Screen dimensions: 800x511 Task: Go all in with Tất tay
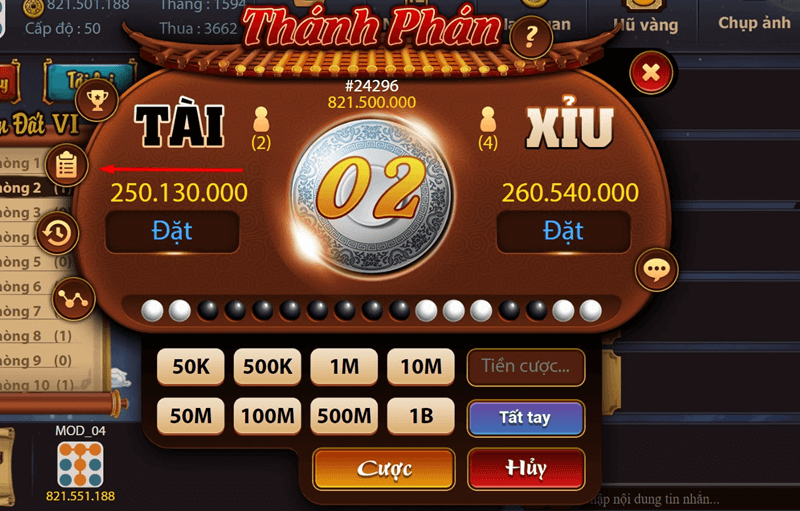click(x=525, y=417)
